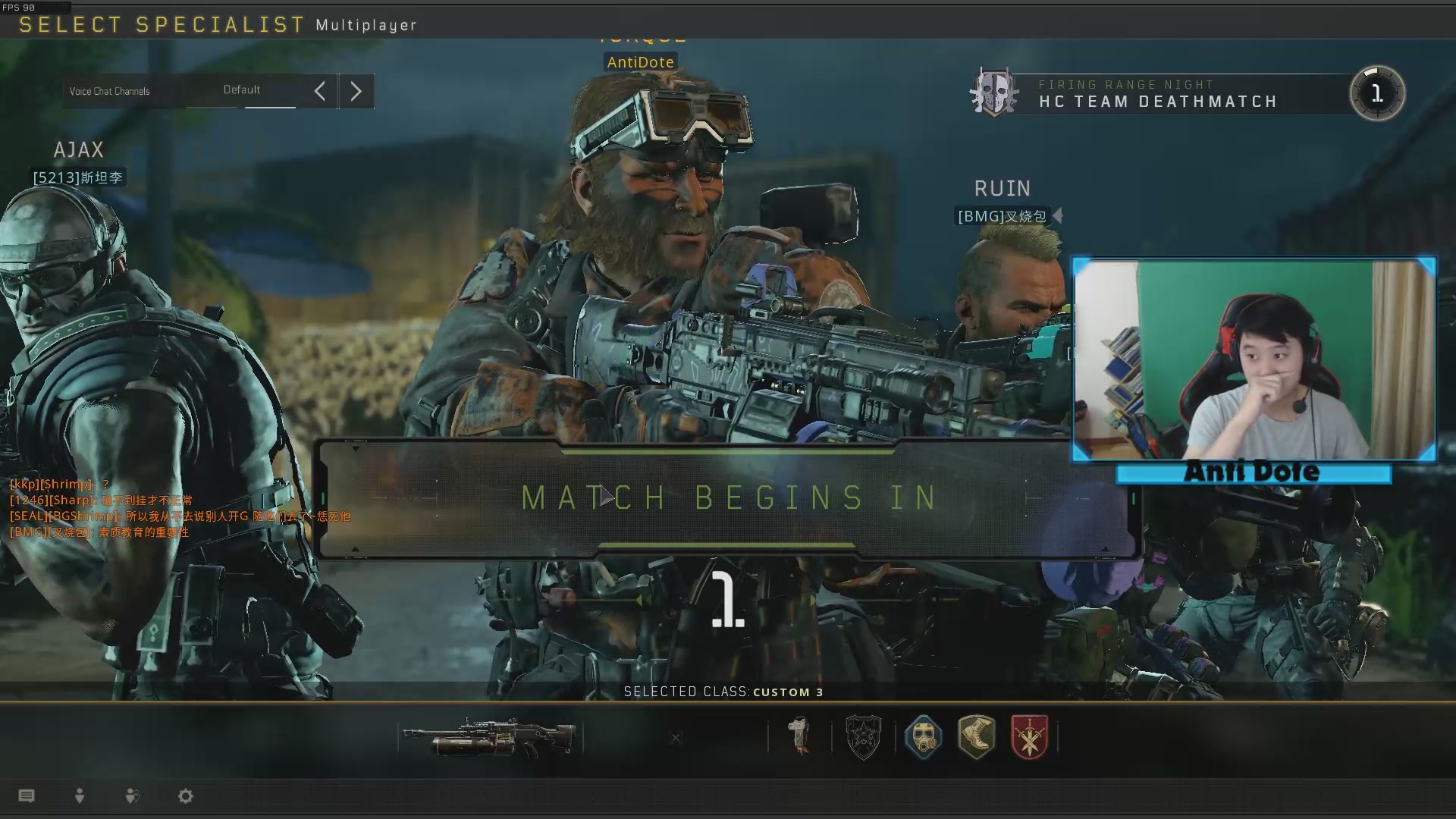Viewport: 1456px width, 819px height.
Task: Switch to next voice chat channel
Action: [356, 92]
